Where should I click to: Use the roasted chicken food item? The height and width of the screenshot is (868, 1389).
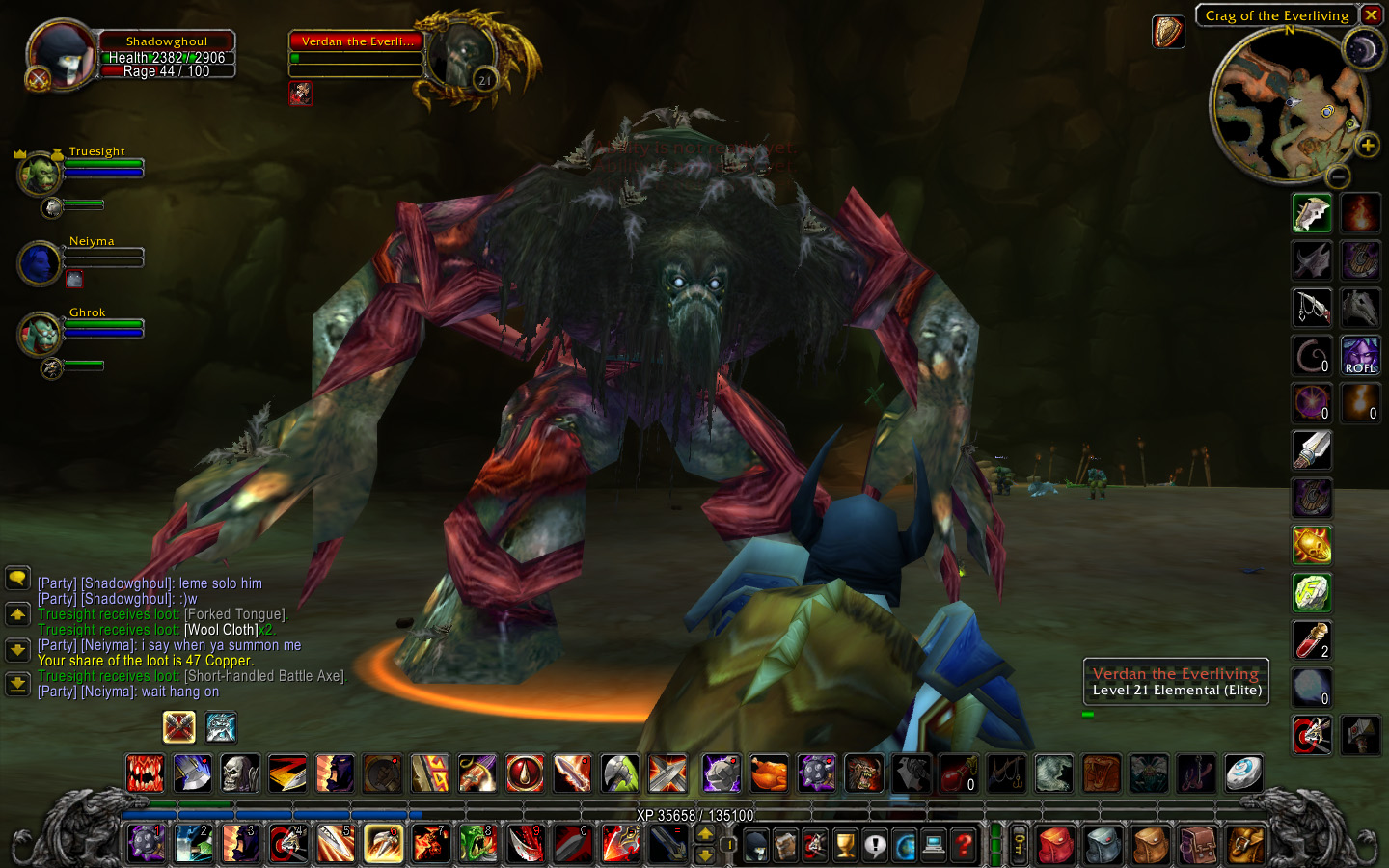click(769, 773)
